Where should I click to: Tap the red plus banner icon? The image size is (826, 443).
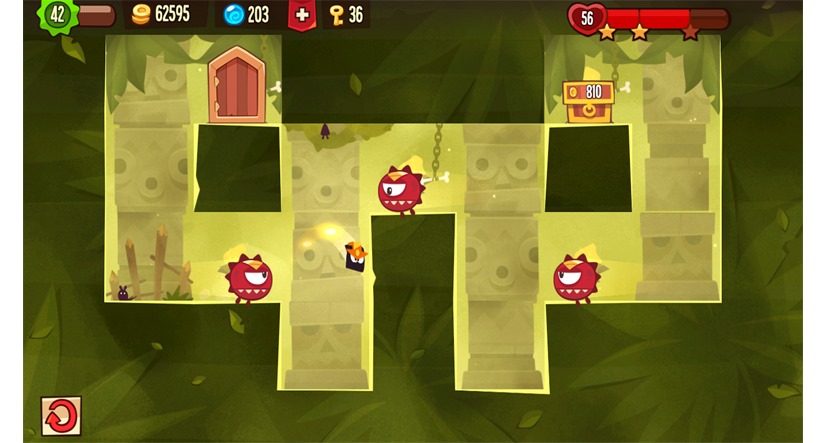pos(302,14)
